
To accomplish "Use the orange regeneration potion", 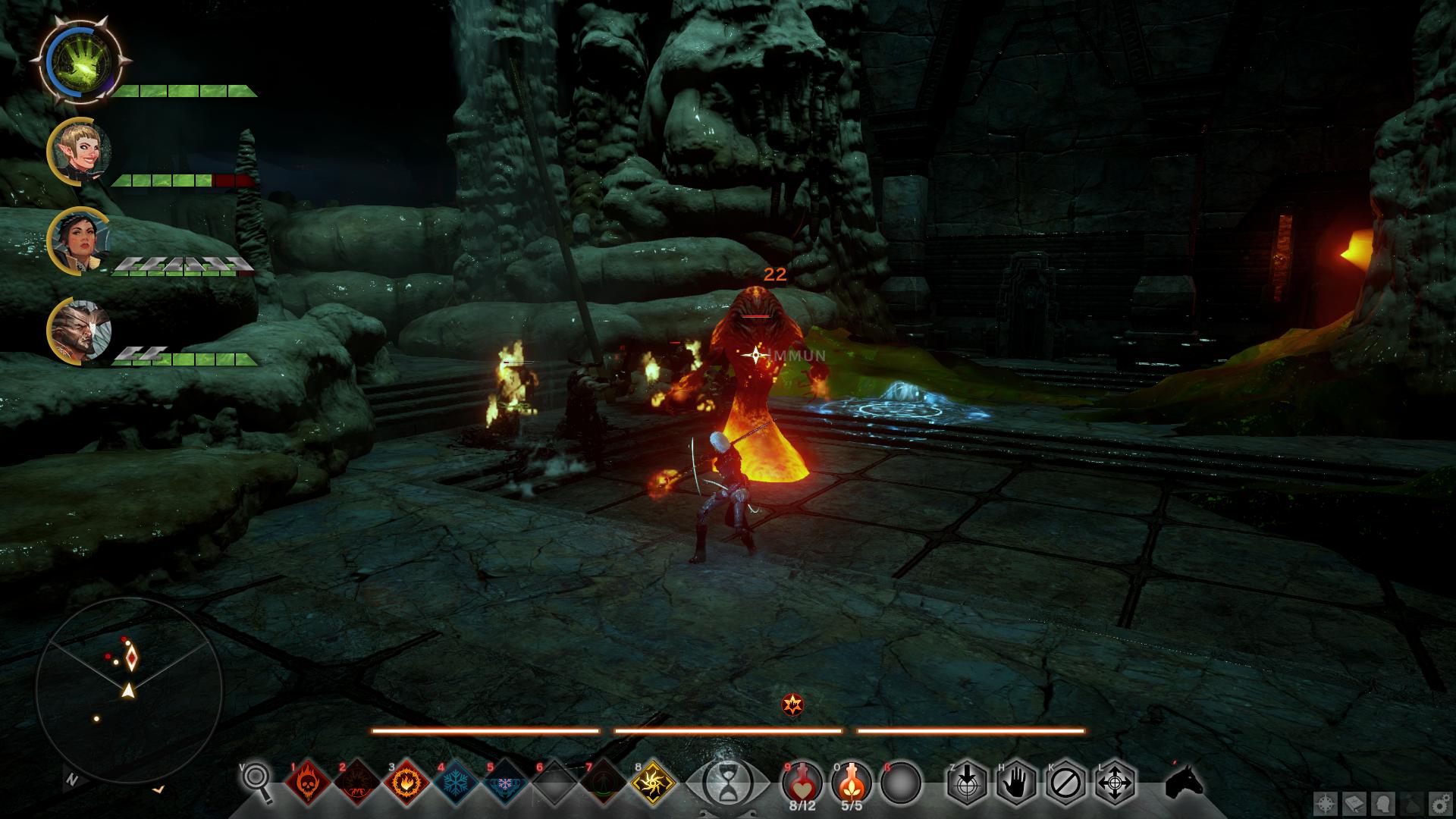I will coord(851,781).
